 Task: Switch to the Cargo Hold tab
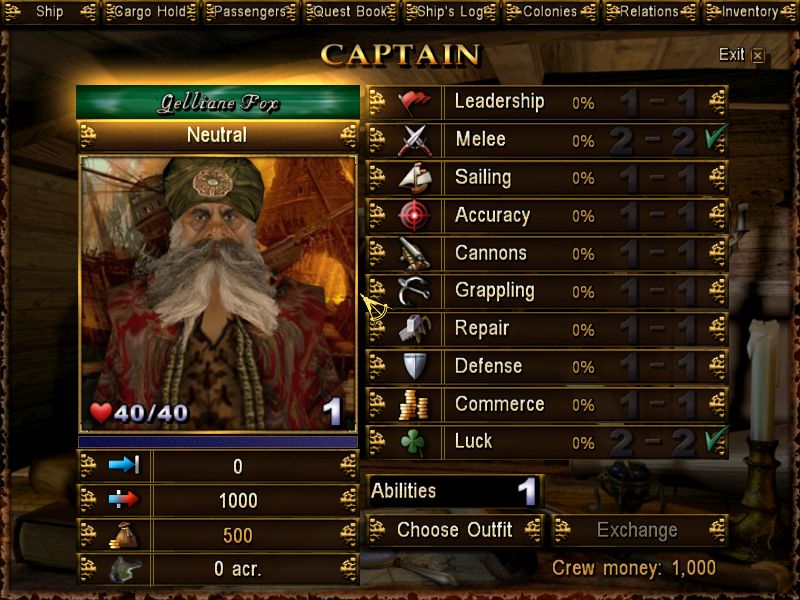(x=148, y=12)
